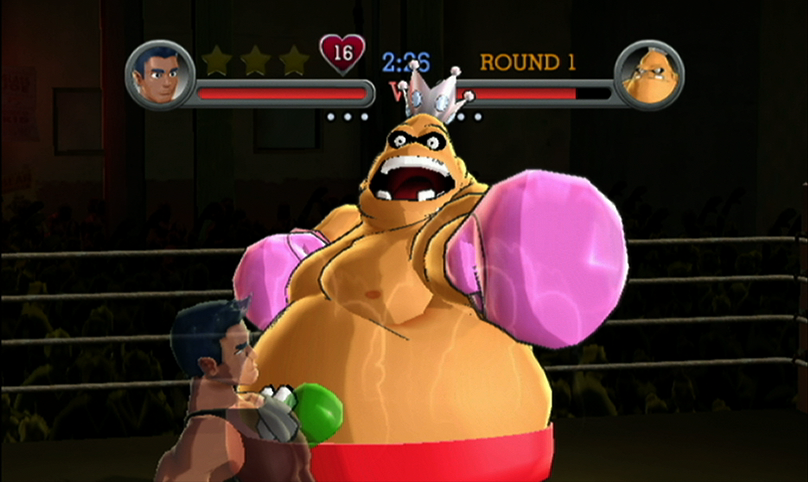Click Little Mac's portrait icon
808x482 pixels.
click(x=159, y=76)
